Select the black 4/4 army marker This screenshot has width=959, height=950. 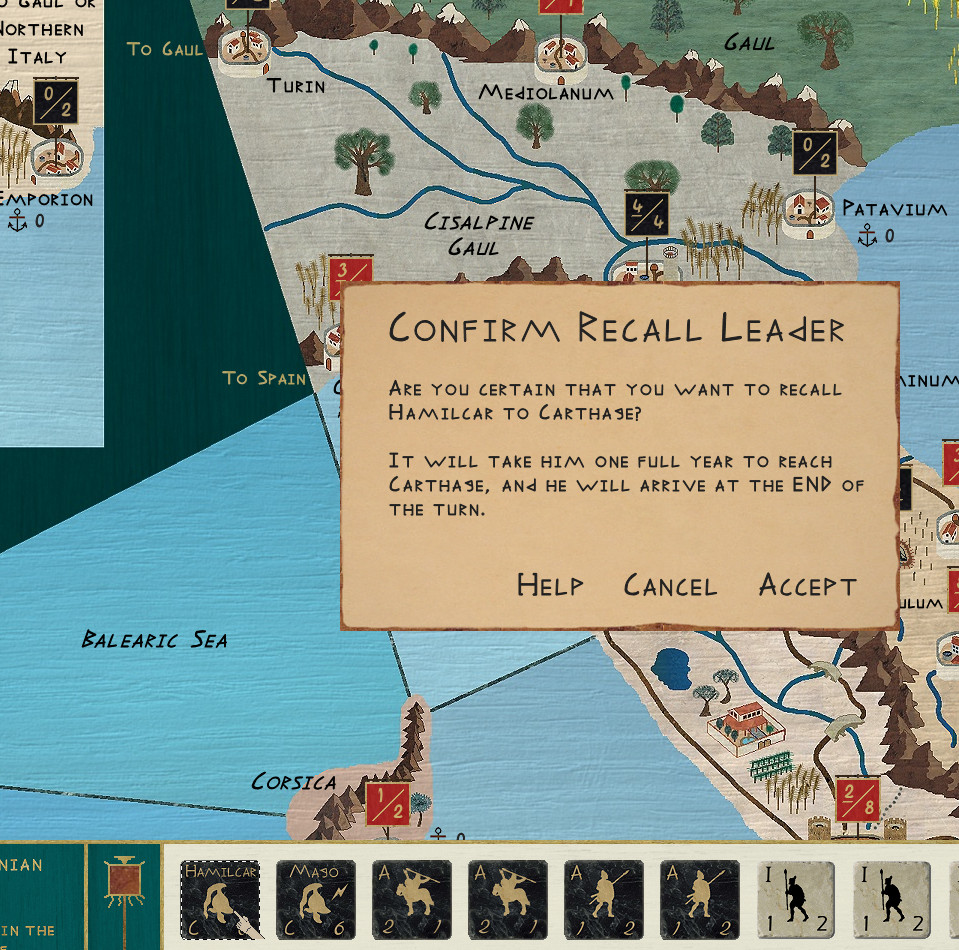(x=646, y=213)
